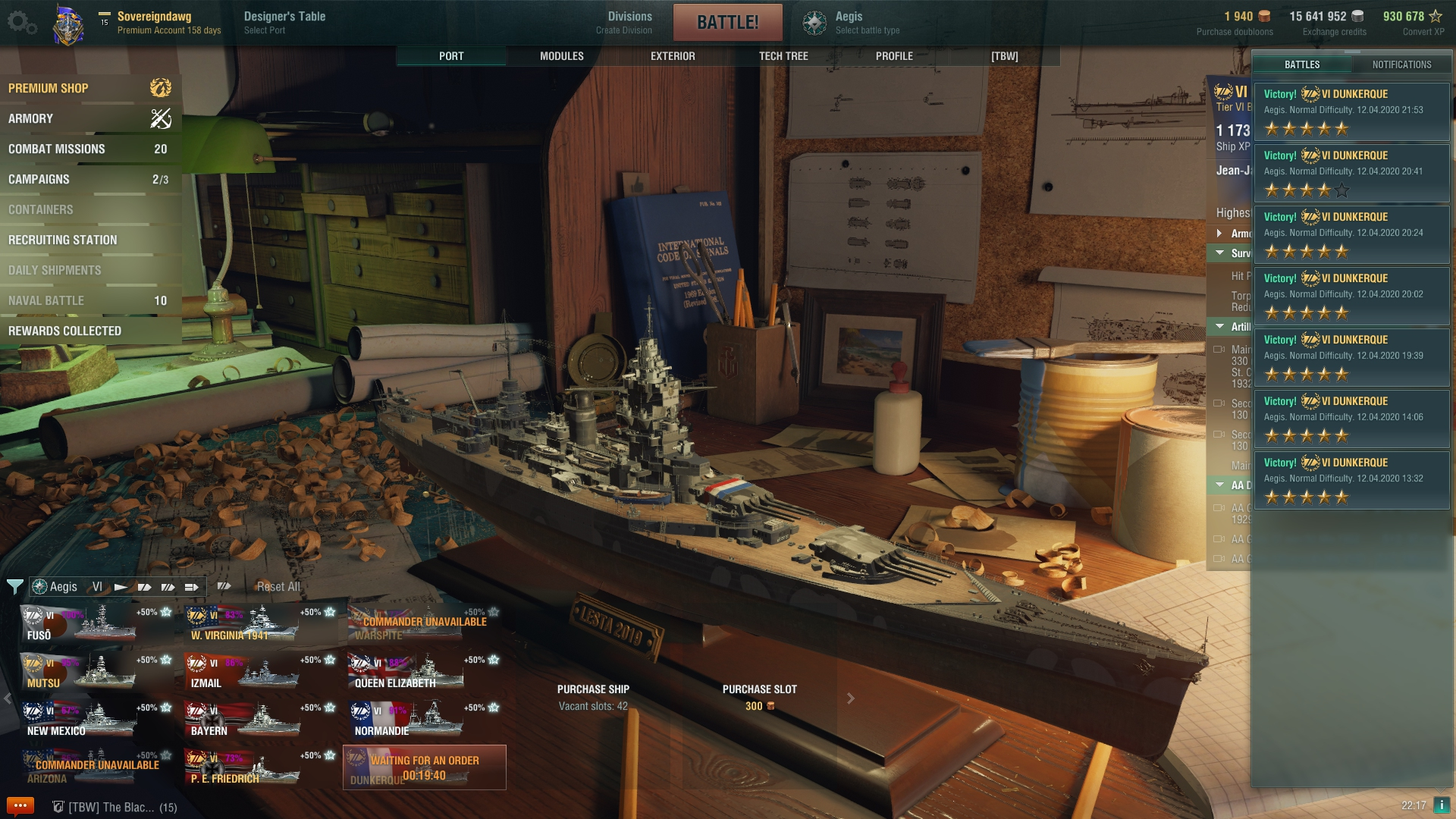Open the Modules tab
Screen dimensions: 1456x819
pos(561,56)
